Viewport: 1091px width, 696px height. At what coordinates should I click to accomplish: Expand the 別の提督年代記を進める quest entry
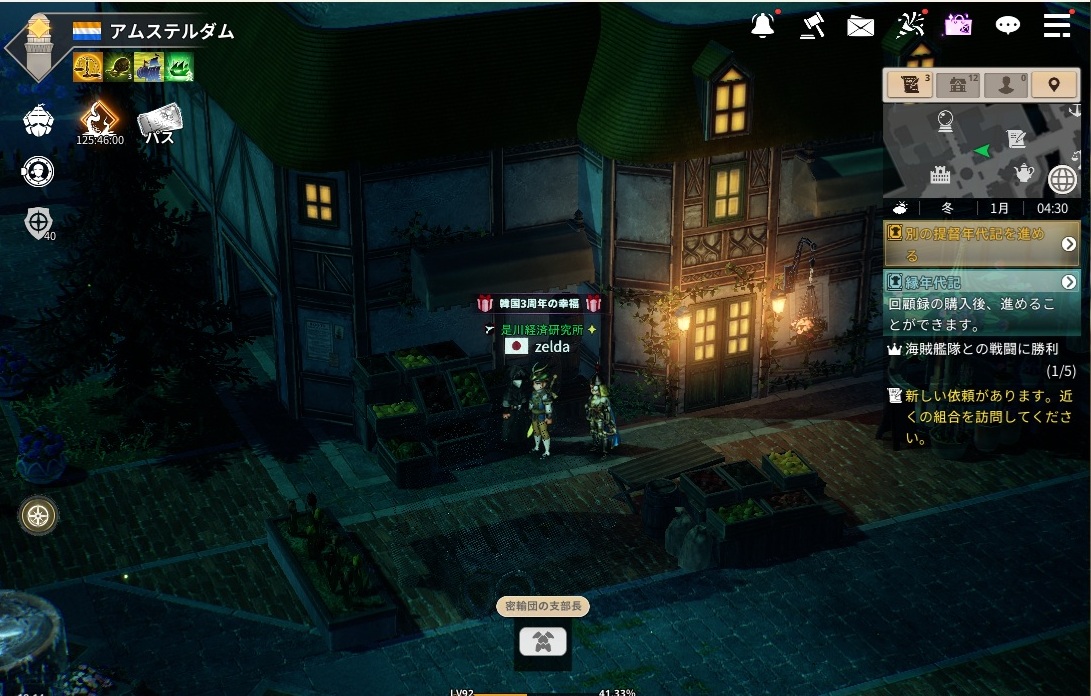[1068, 244]
